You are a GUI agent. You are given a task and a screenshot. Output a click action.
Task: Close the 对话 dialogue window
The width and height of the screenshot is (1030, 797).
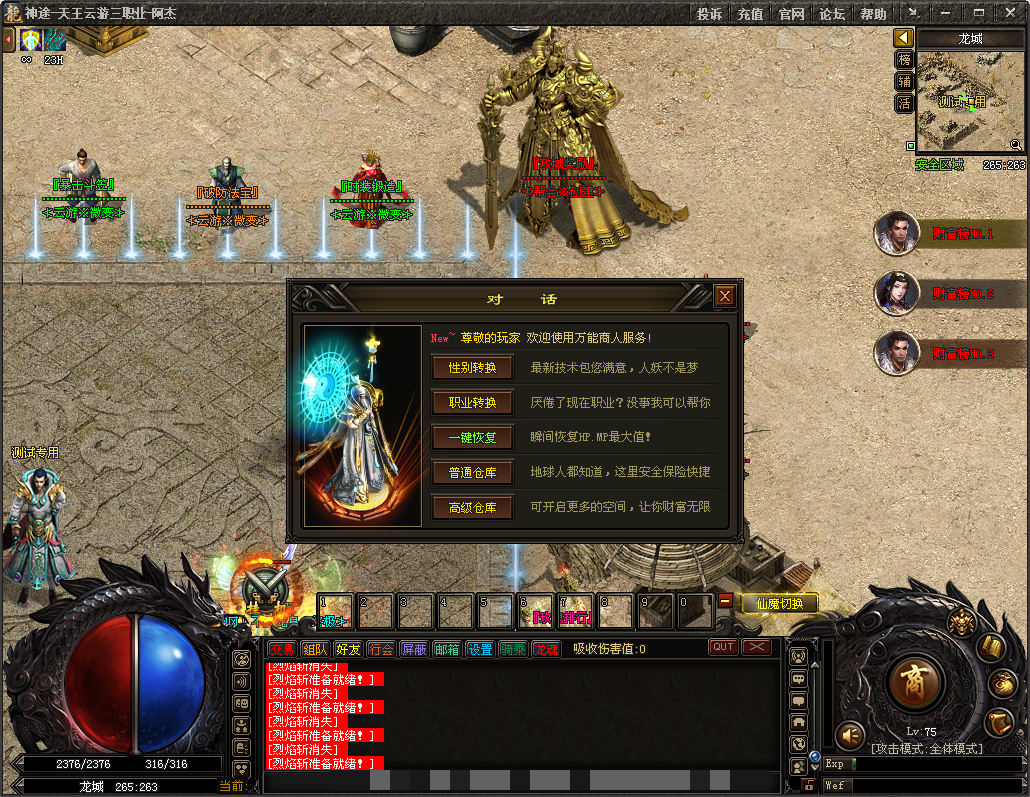[725, 296]
